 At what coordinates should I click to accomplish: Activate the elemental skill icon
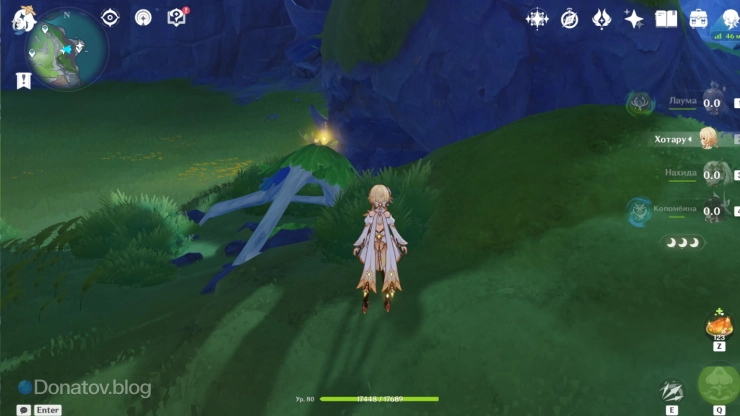(x=672, y=392)
